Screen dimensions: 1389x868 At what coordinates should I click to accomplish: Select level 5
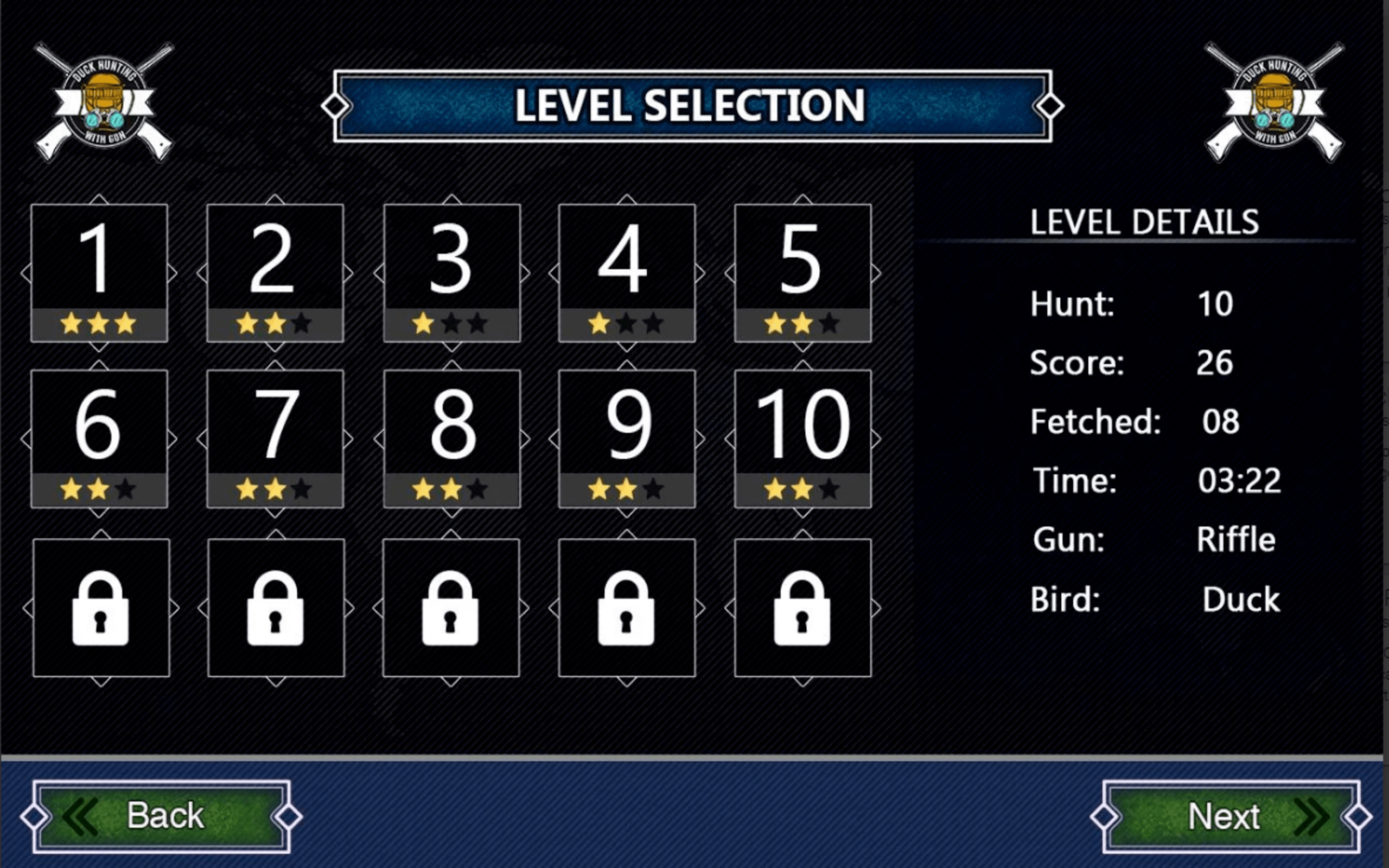point(802,264)
